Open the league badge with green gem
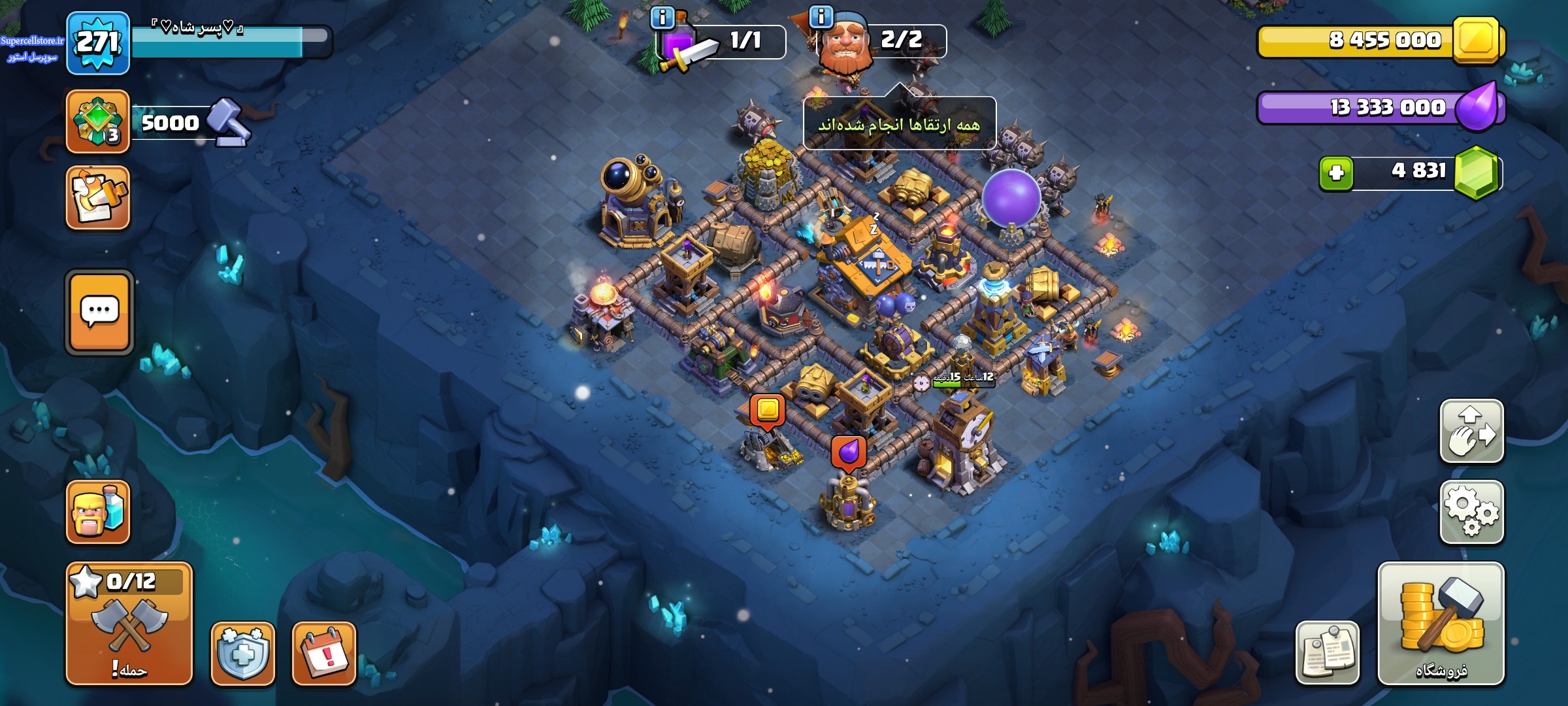 [x=98, y=122]
